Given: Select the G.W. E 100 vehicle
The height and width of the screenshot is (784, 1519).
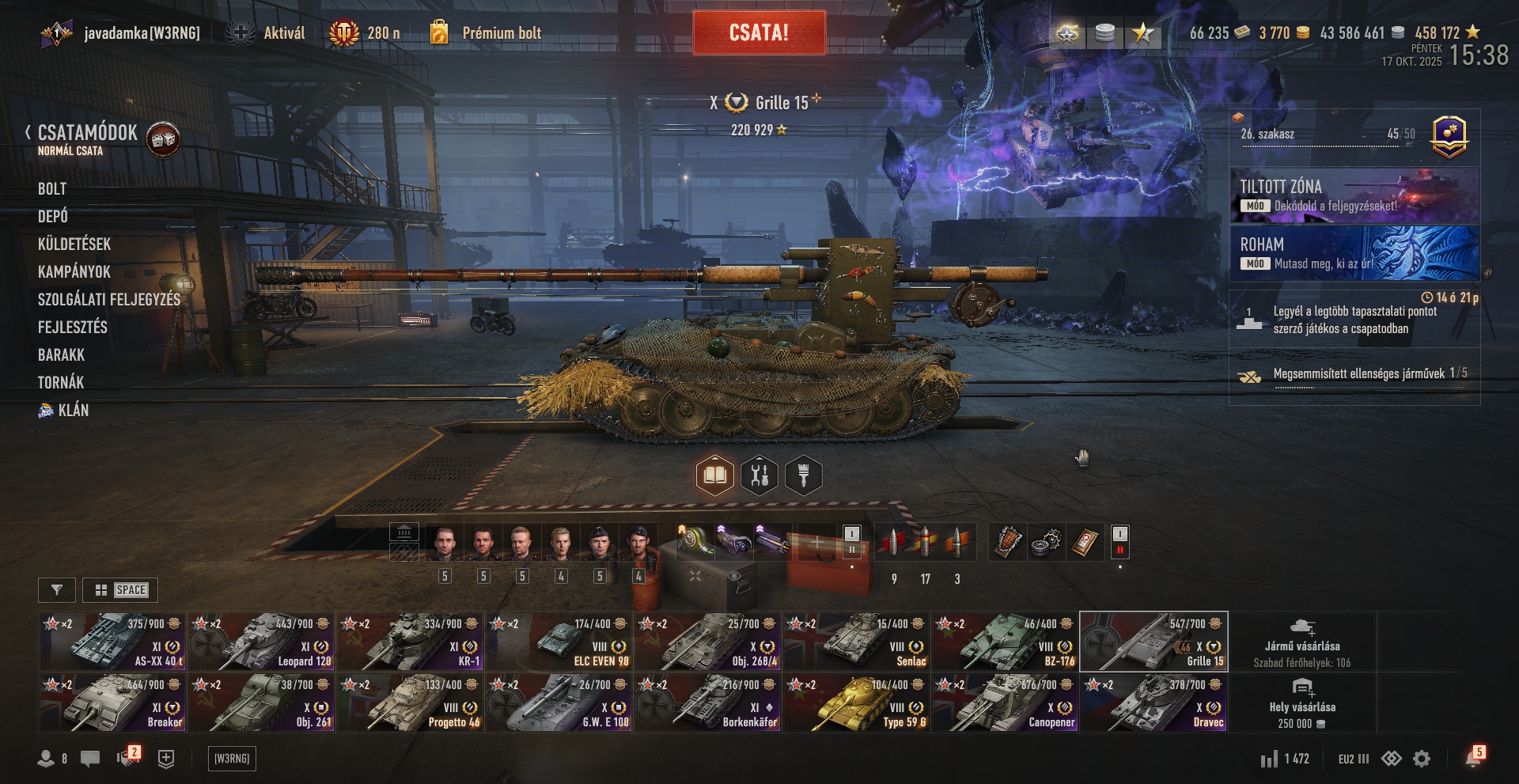Looking at the screenshot, I should click(559, 703).
